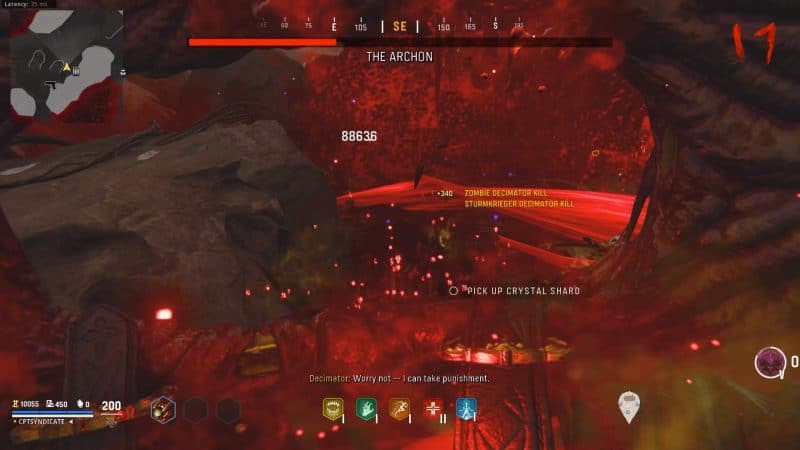The height and width of the screenshot is (450, 800).
Task: Select the red cross health perk icon
Action: 433,407
